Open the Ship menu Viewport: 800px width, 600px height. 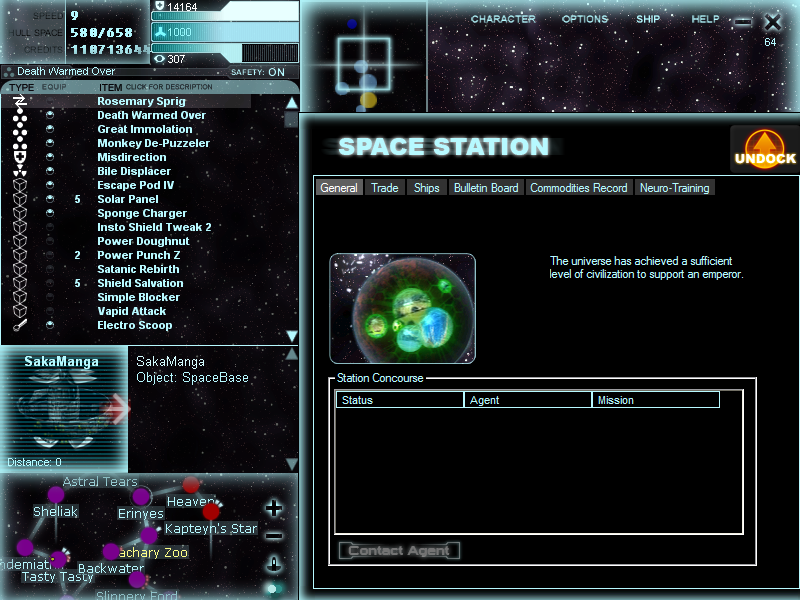[649, 19]
